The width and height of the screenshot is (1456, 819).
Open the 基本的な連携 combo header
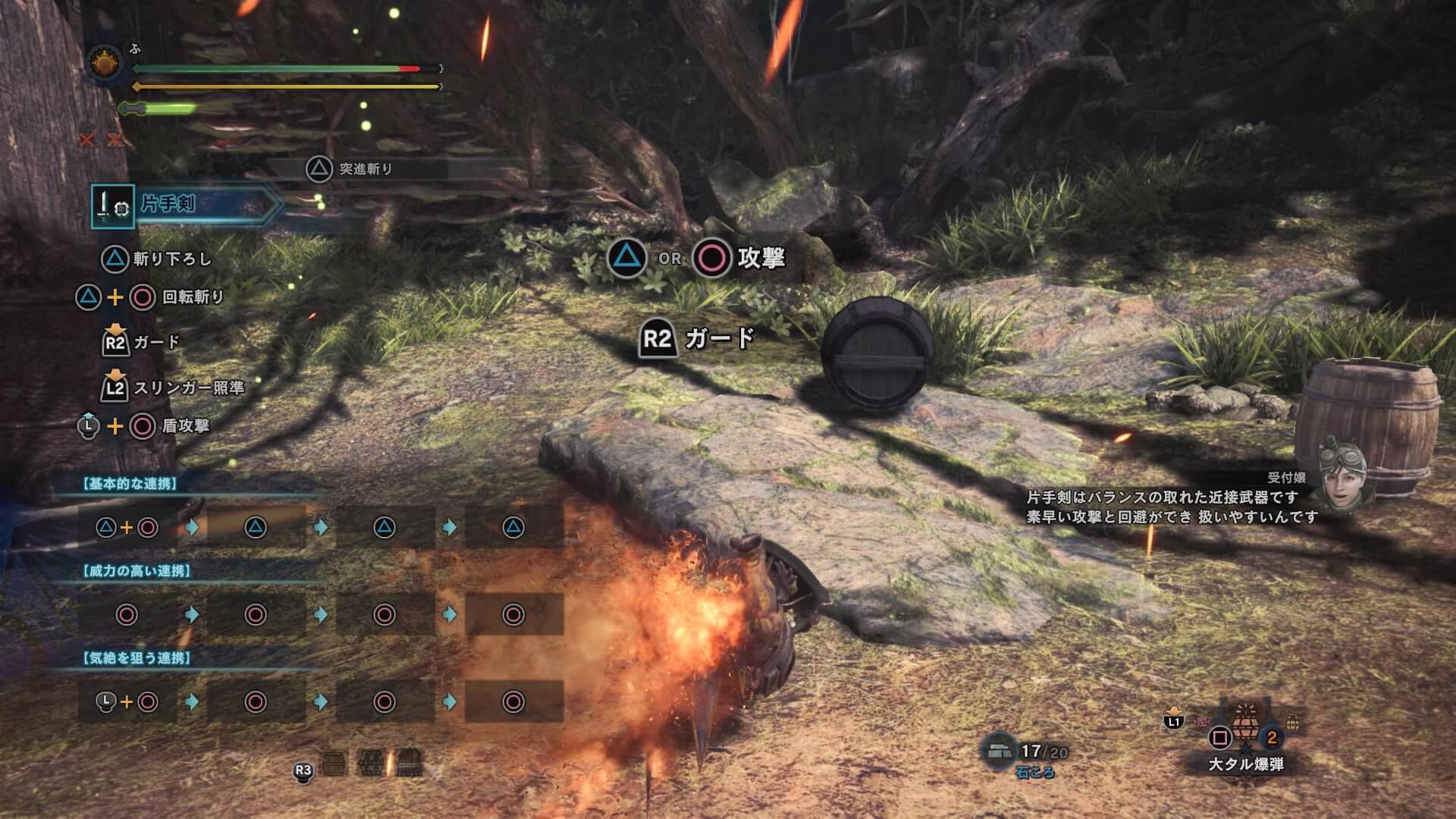point(130,484)
